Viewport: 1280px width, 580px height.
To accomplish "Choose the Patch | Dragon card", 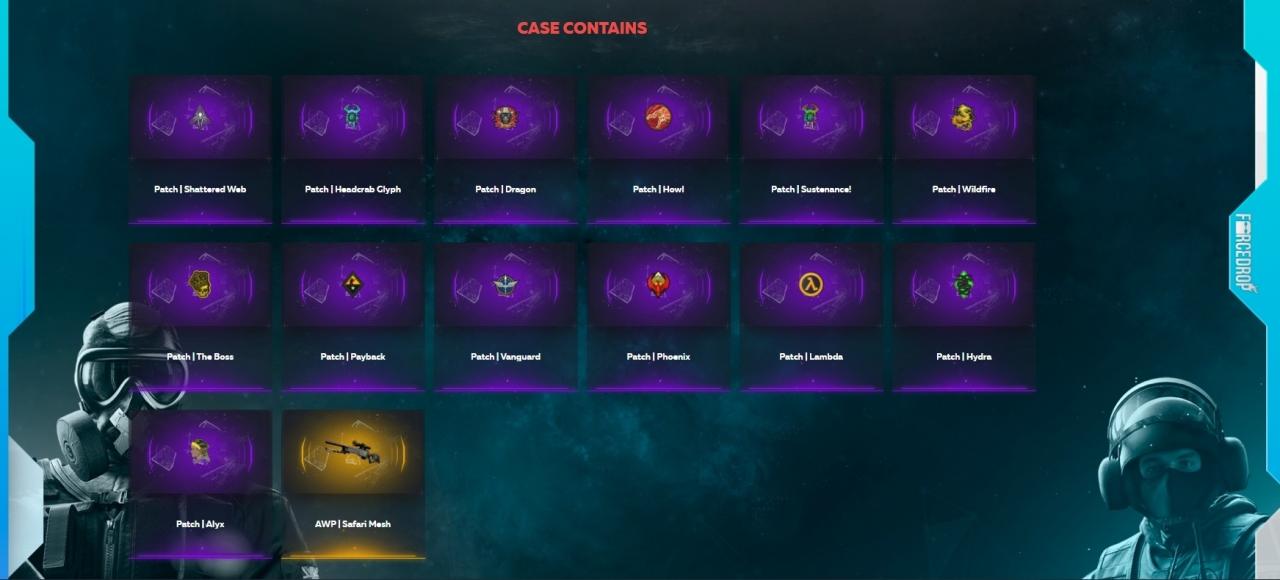I will tap(506, 148).
